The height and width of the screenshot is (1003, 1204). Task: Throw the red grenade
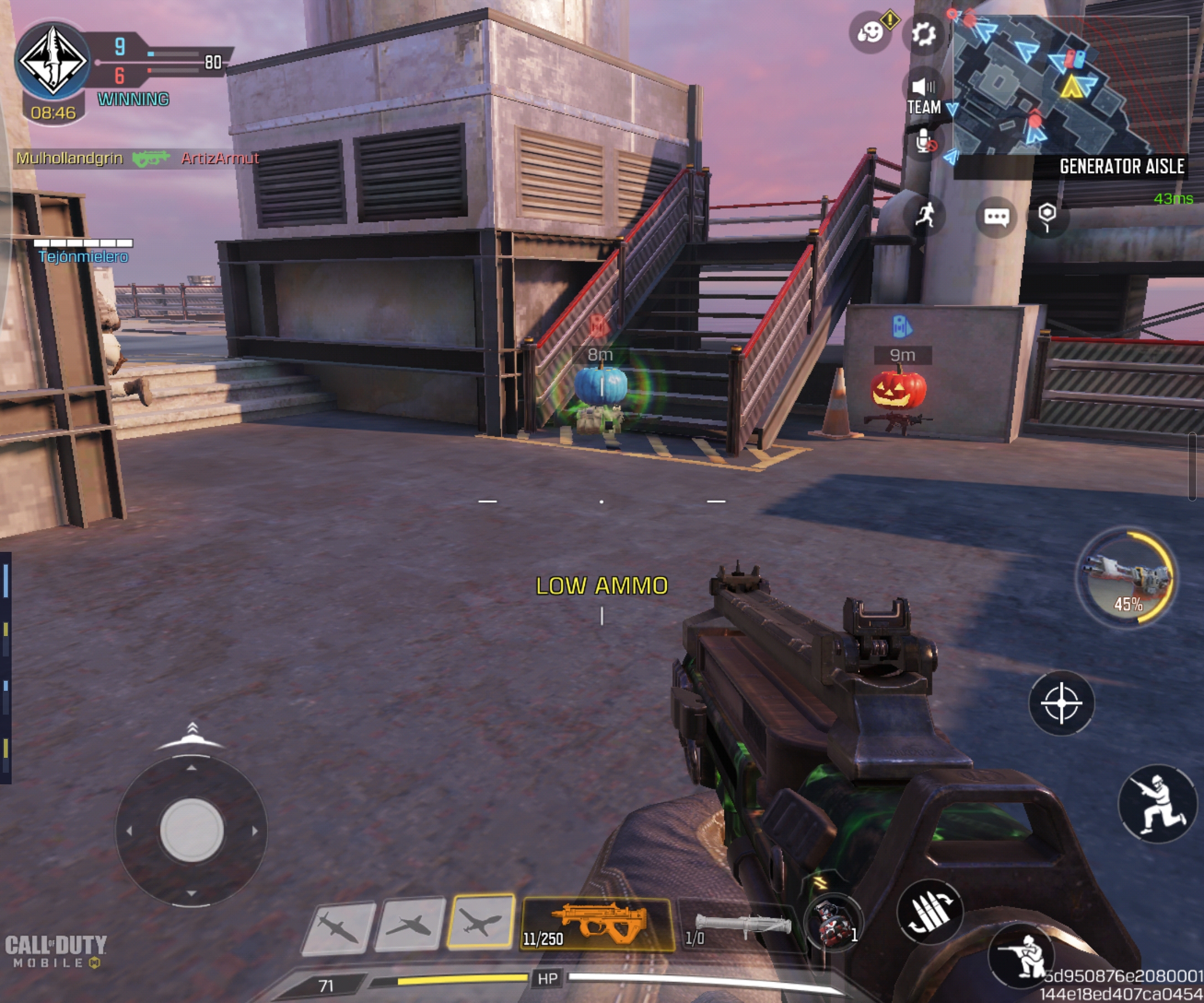833,923
